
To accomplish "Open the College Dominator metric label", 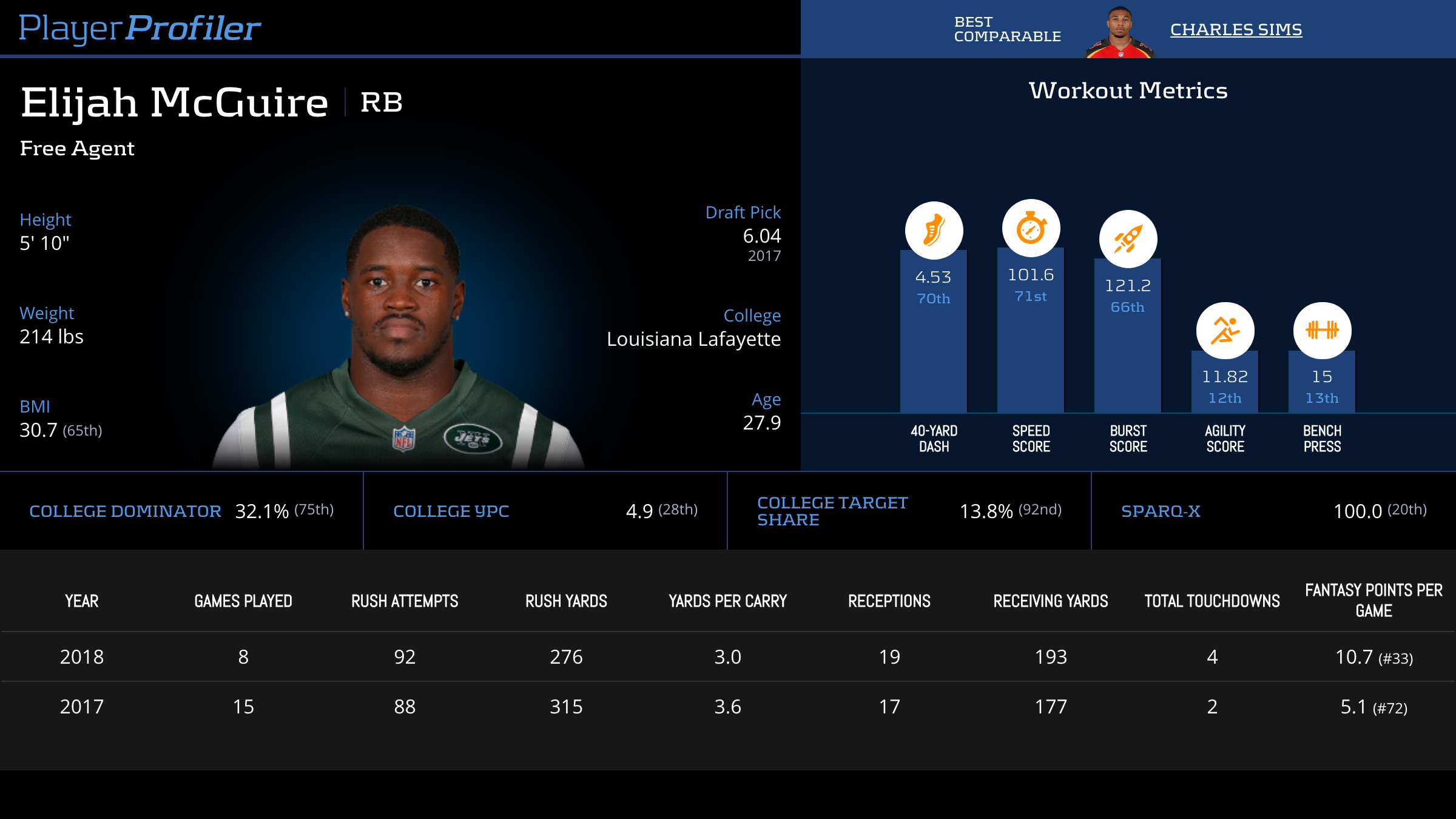I will [x=125, y=511].
